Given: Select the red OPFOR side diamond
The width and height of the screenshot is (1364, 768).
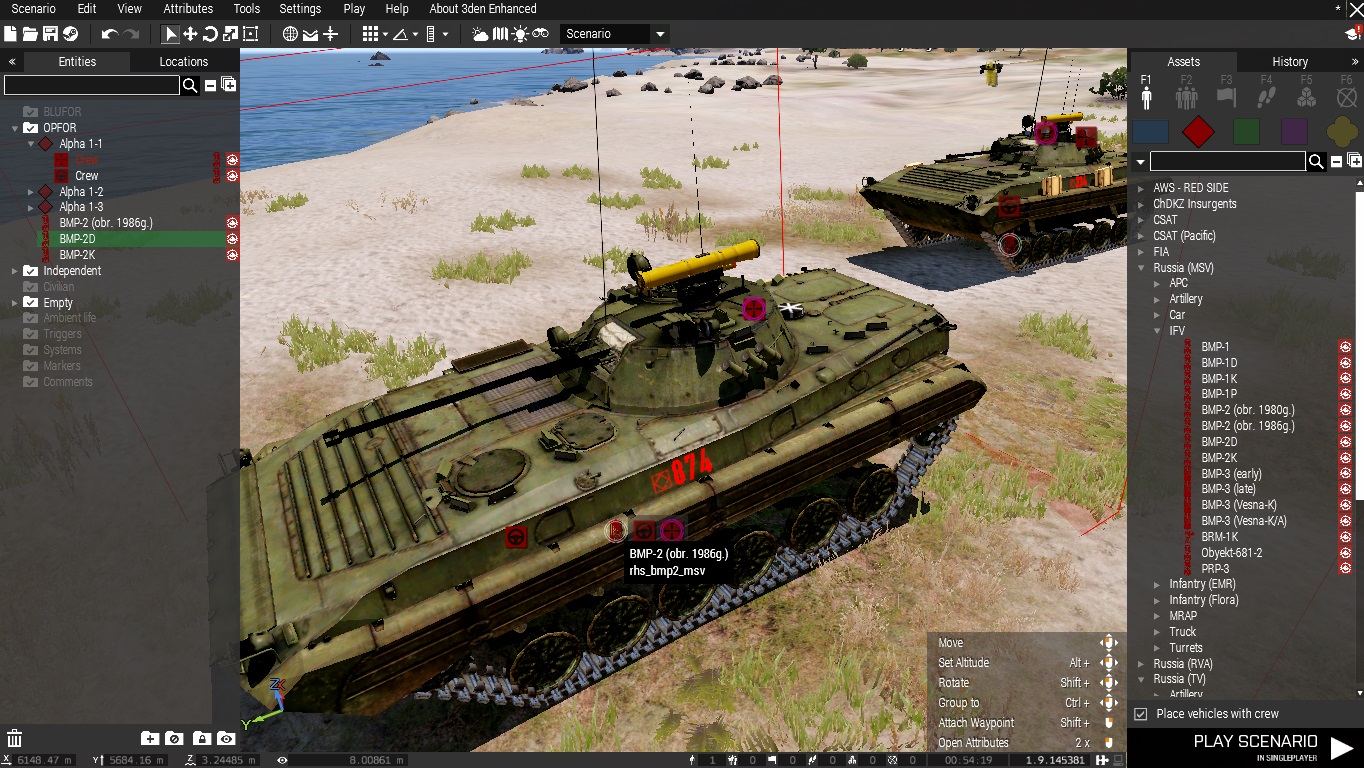Looking at the screenshot, I should 1198,131.
